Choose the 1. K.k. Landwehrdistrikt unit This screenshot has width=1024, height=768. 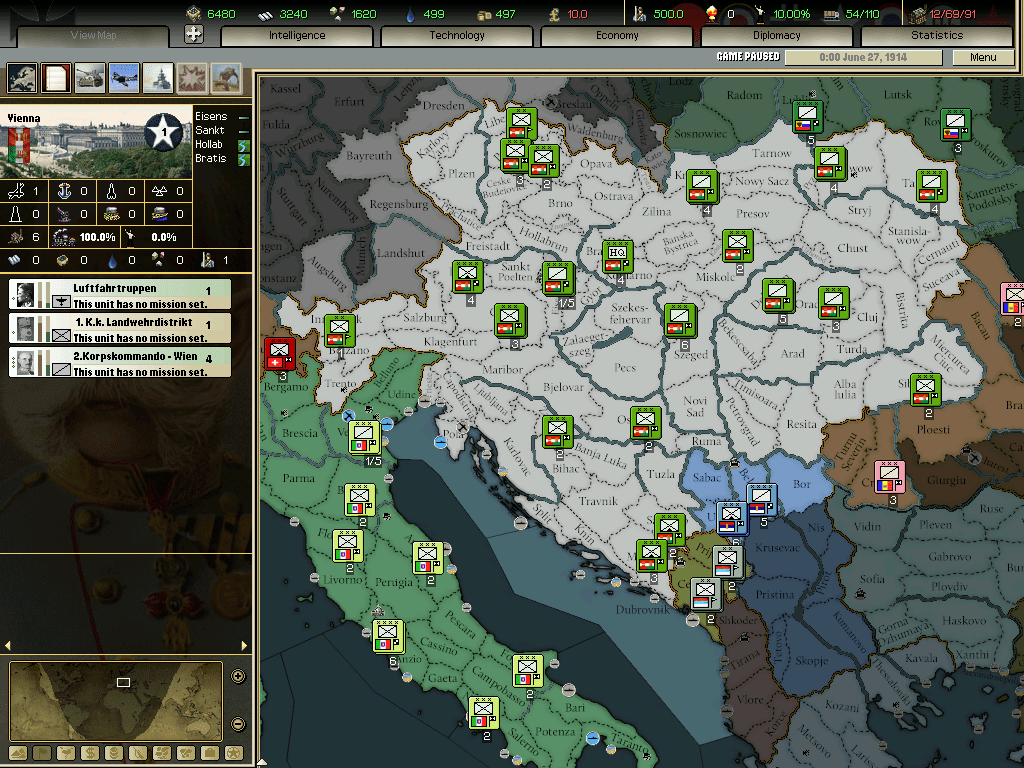coord(120,329)
